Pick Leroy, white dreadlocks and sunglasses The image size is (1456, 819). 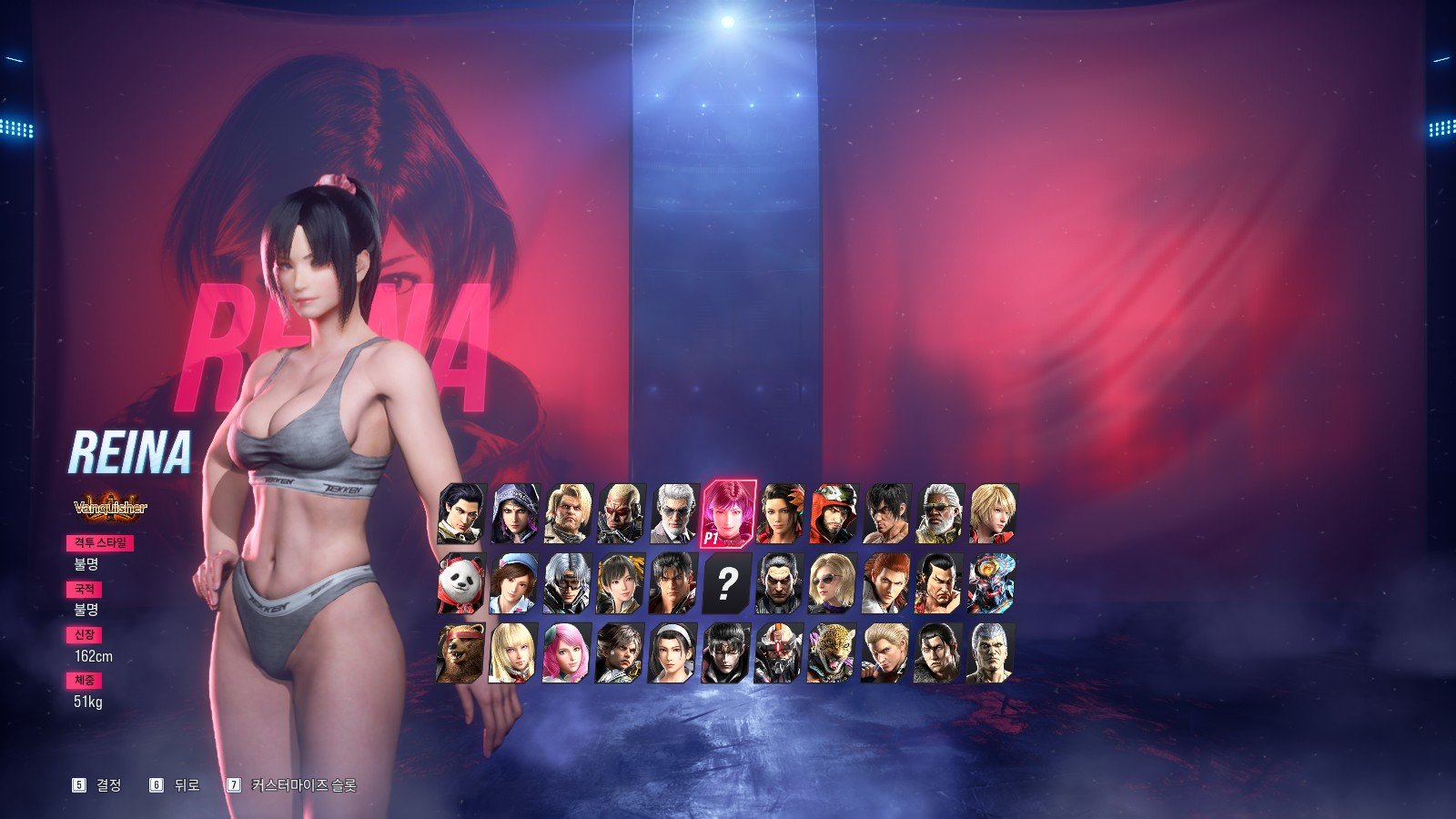tap(939, 514)
